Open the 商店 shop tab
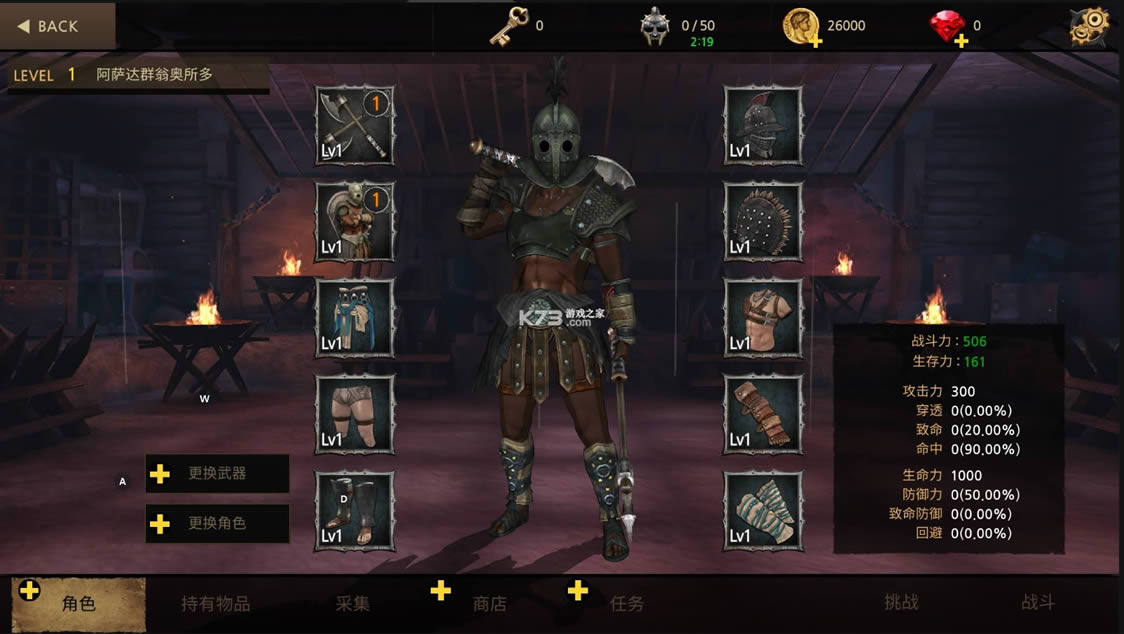This screenshot has width=1124, height=634. pos(490,603)
